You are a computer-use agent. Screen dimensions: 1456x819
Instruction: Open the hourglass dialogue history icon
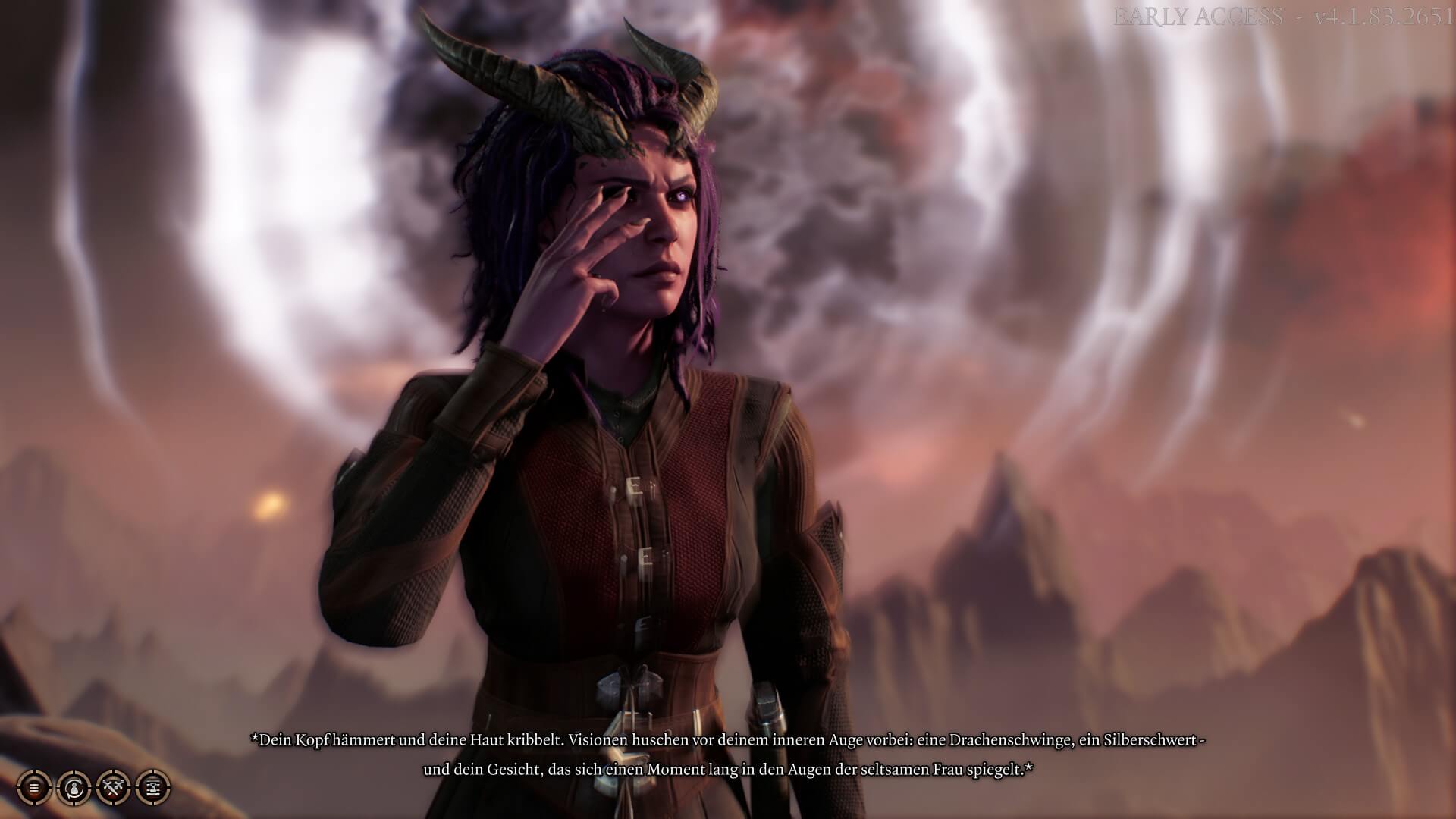click(x=153, y=788)
